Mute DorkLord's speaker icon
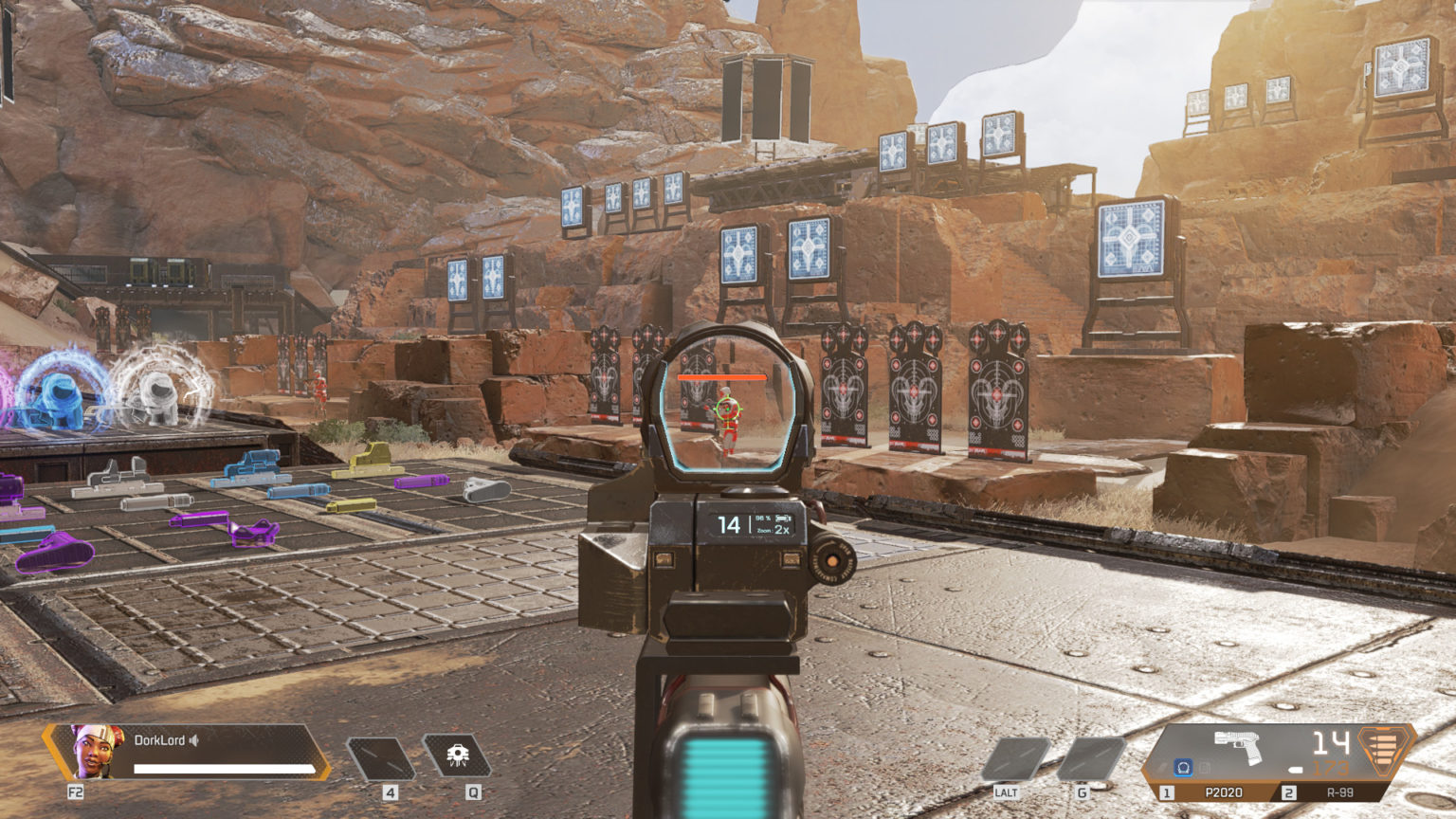1456x819 pixels. tap(193, 740)
